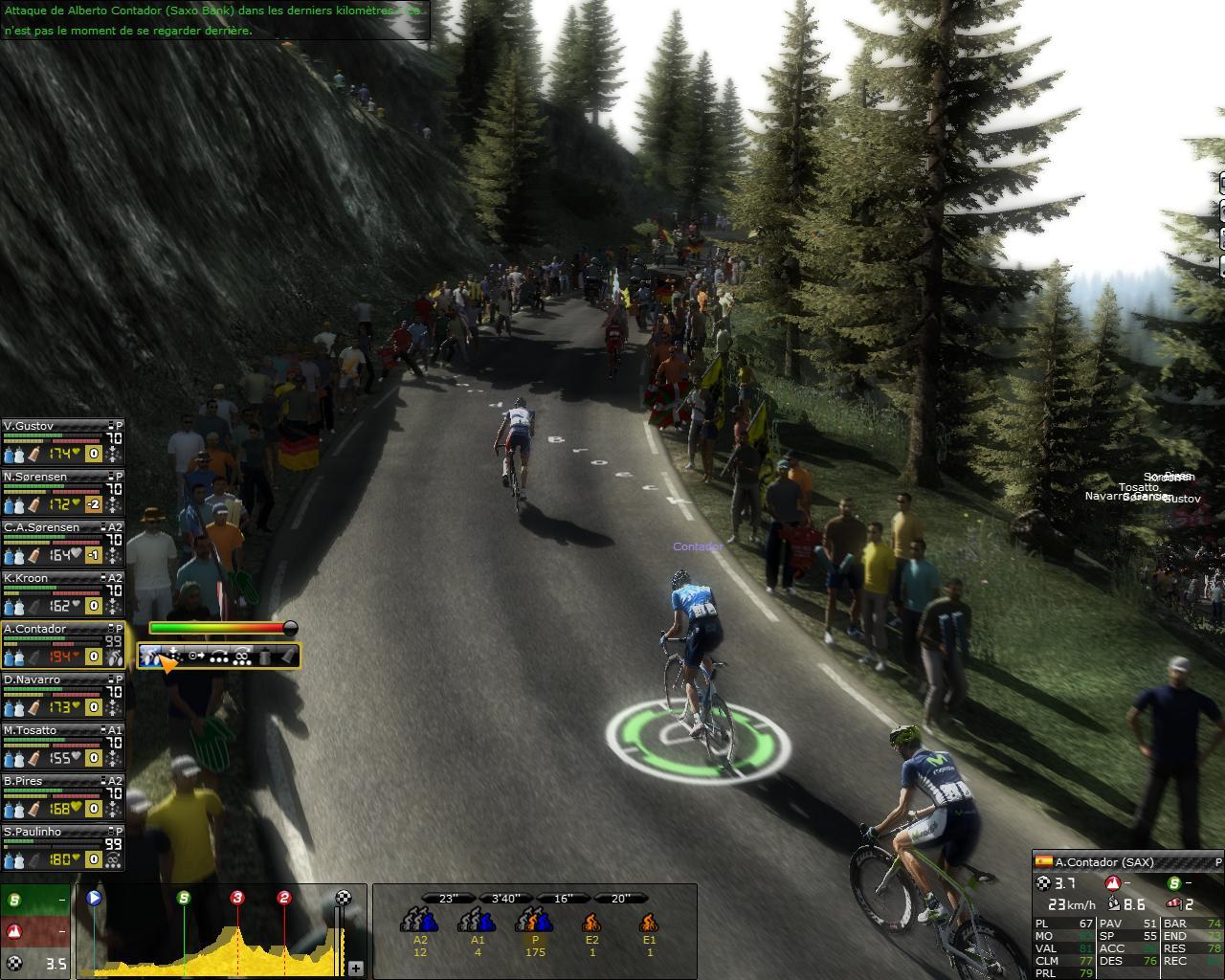Click the category 3 climb marker
Viewport: 1225px width, 980px height.
point(237,898)
